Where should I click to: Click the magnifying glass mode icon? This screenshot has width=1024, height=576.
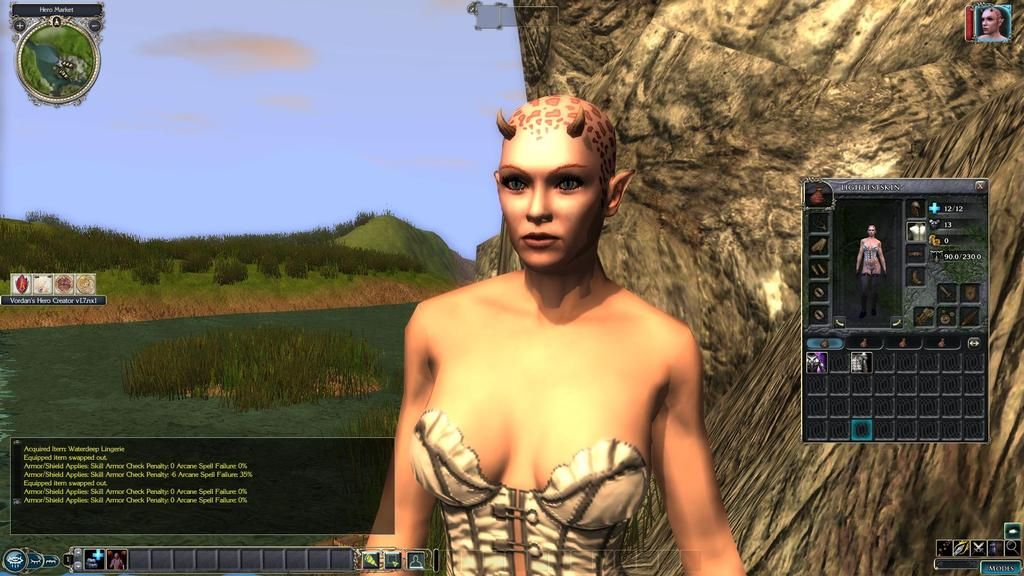pos(1012,547)
